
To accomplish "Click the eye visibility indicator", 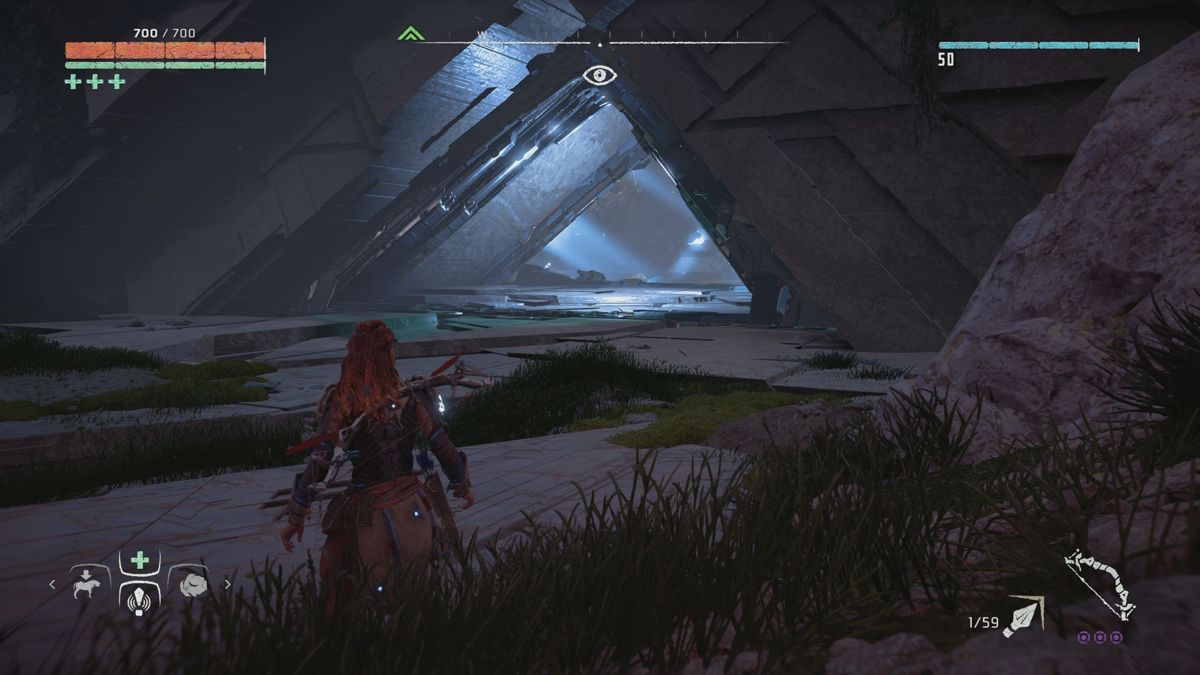I will pos(598,74).
